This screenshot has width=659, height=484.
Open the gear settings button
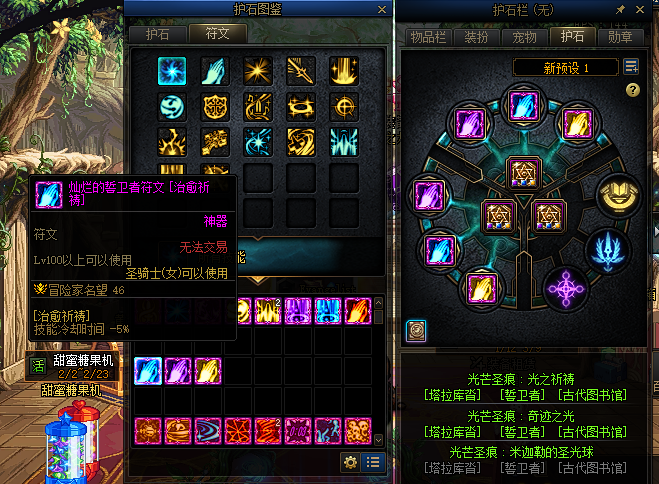point(350,461)
